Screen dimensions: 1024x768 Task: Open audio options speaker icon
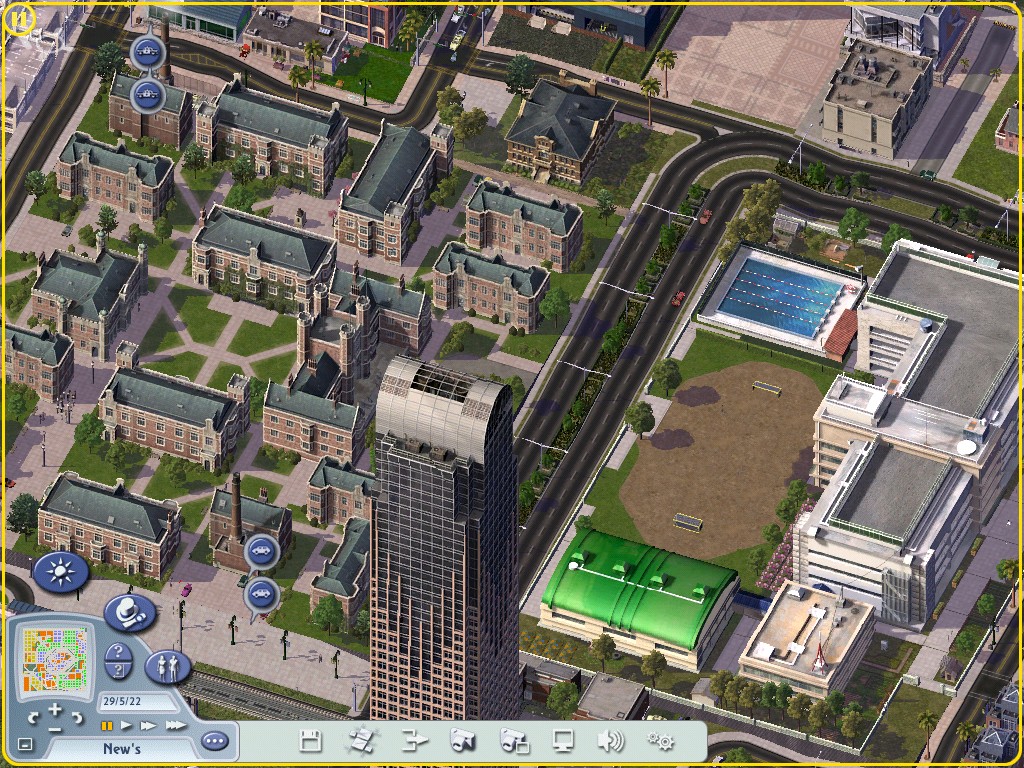pyautogui.click(x=610, y=741)
